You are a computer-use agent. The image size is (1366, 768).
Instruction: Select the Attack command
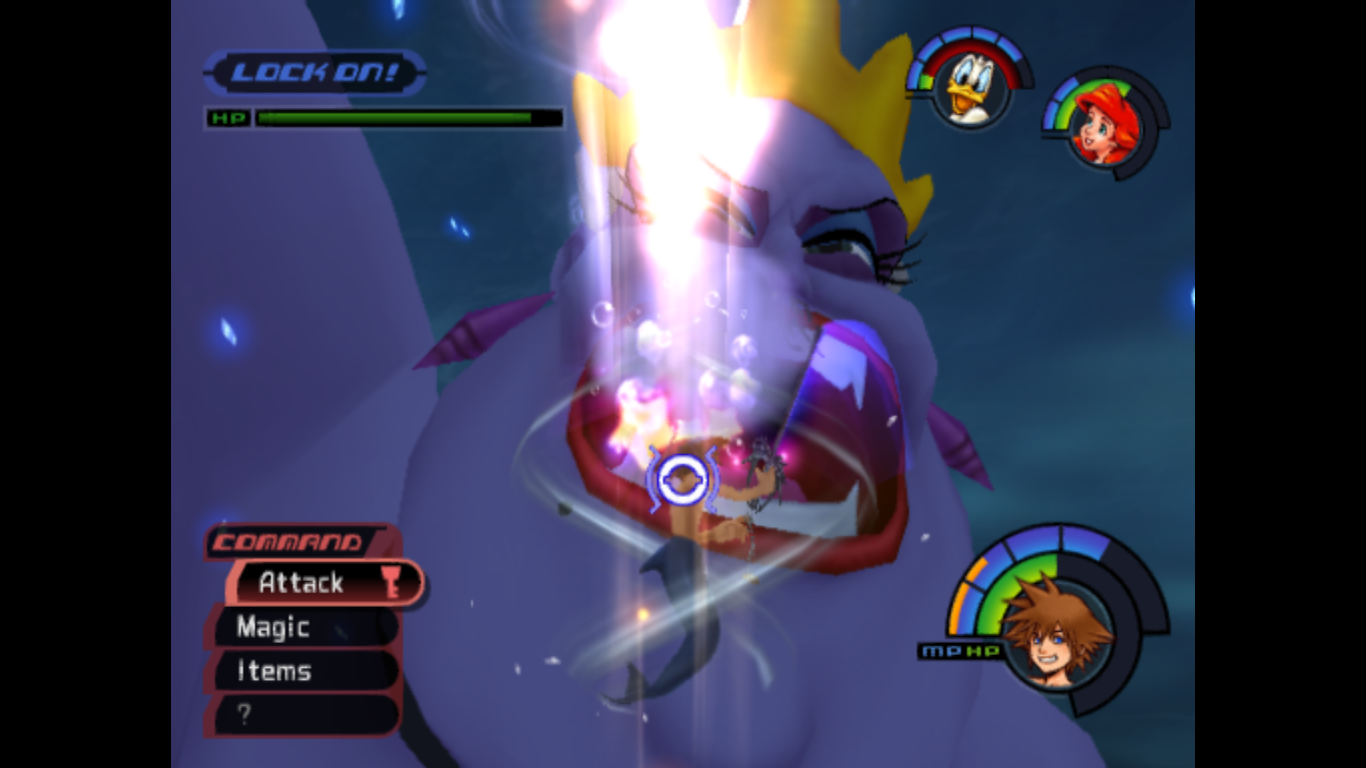click(x=300, y=583)
